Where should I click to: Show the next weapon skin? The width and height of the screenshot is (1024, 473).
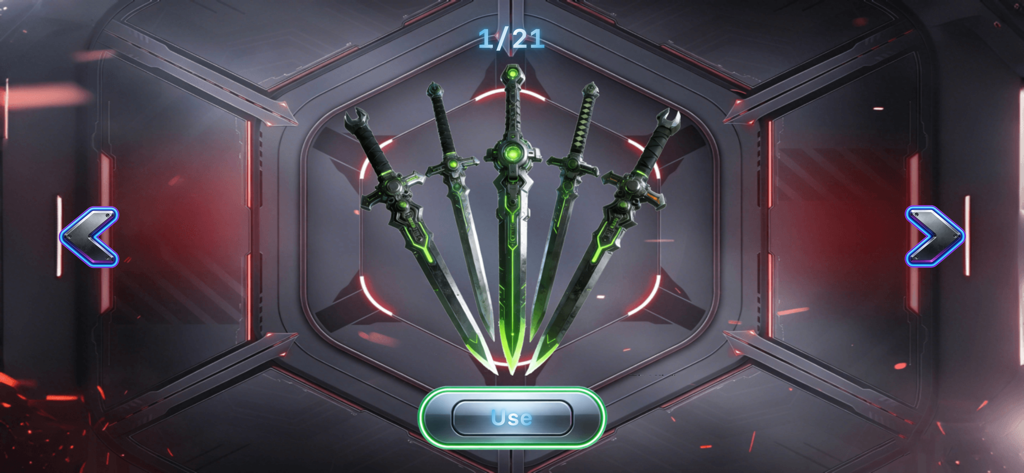934,237
